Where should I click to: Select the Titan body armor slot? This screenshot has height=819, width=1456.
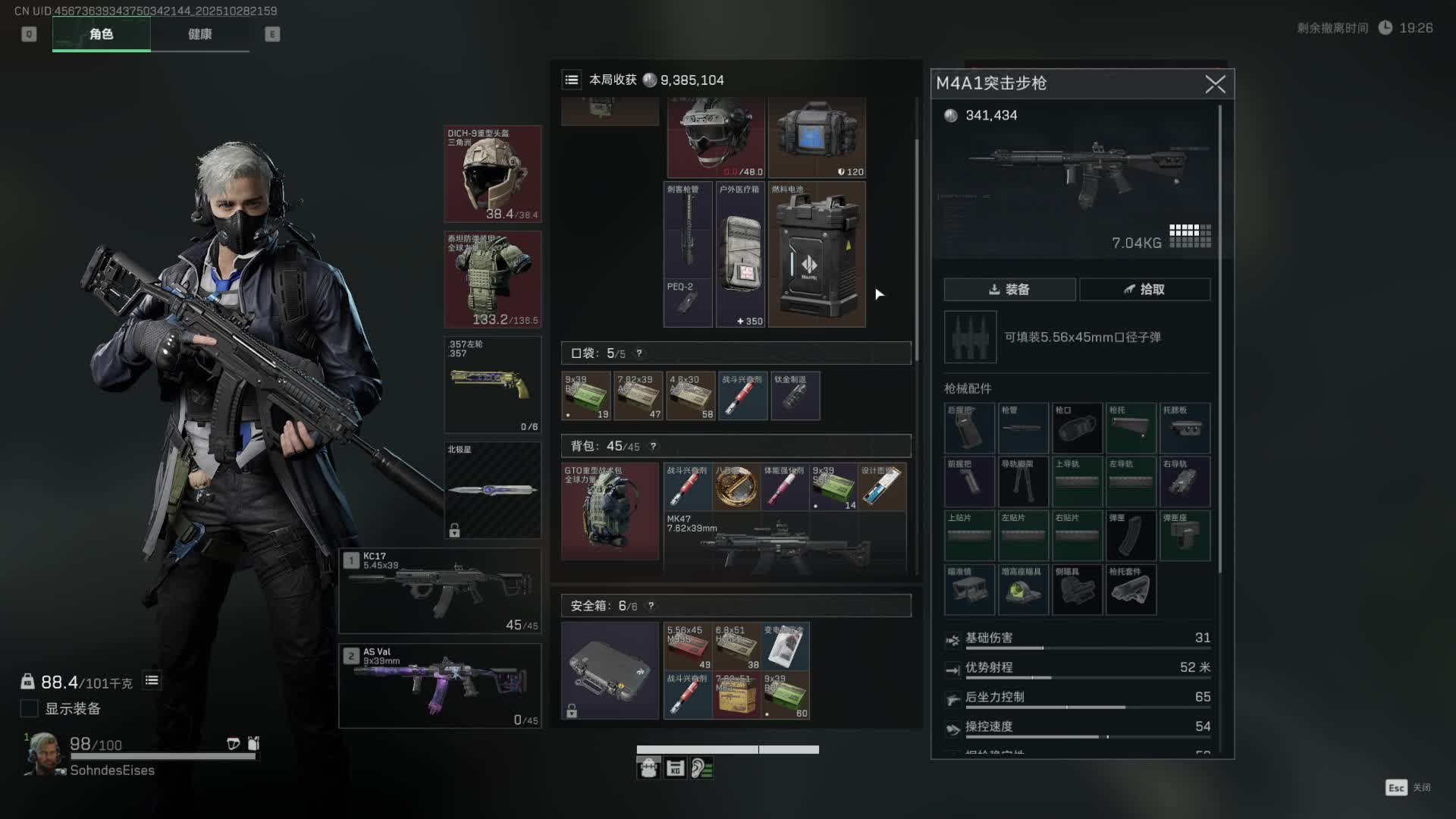pyautogui.click(x=493, y=279)
